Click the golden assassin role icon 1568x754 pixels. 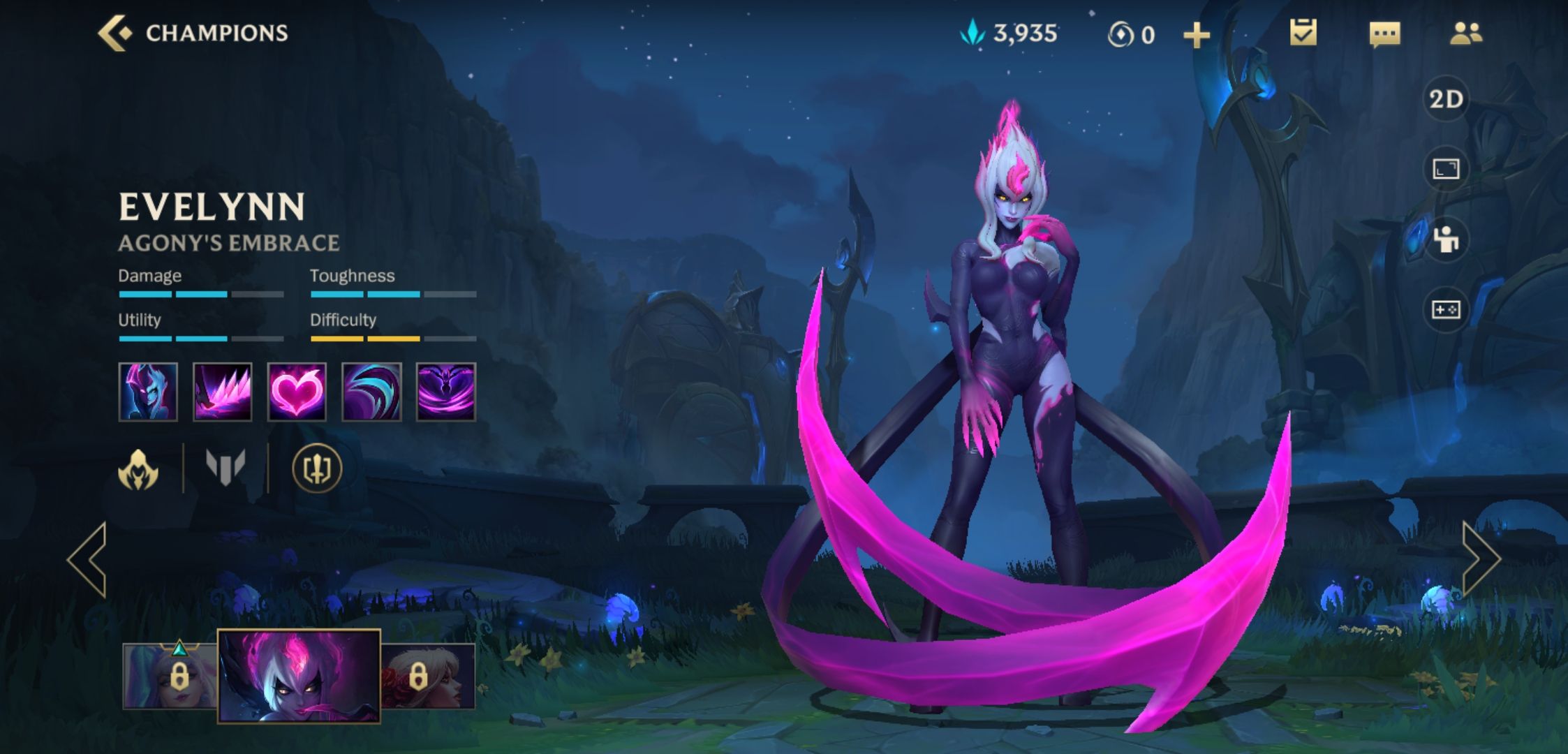pos(138,468)
